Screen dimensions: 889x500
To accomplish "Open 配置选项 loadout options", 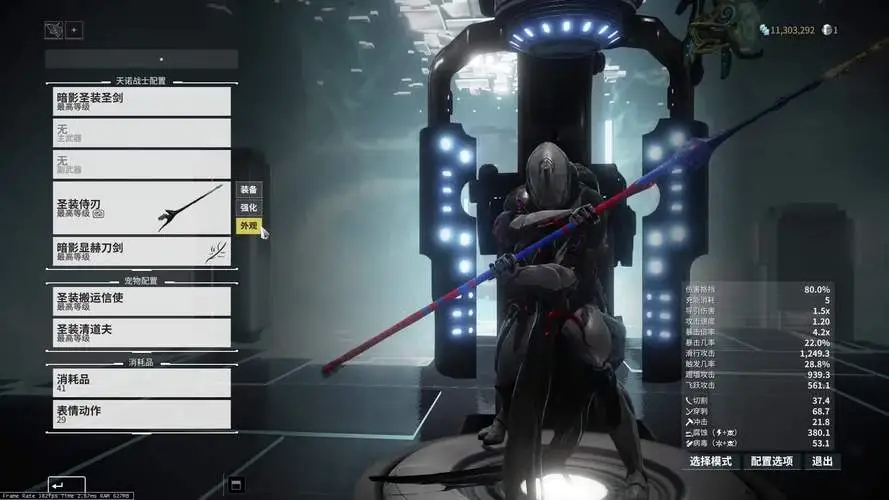I will point(771,462).
